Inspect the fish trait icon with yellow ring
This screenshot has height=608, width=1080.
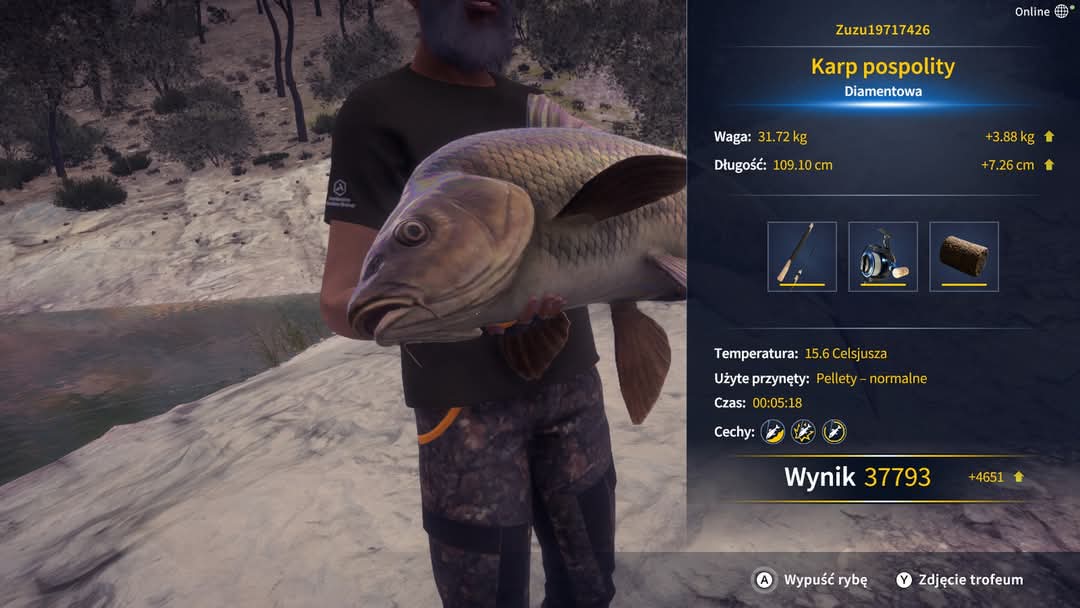(834, 432)
